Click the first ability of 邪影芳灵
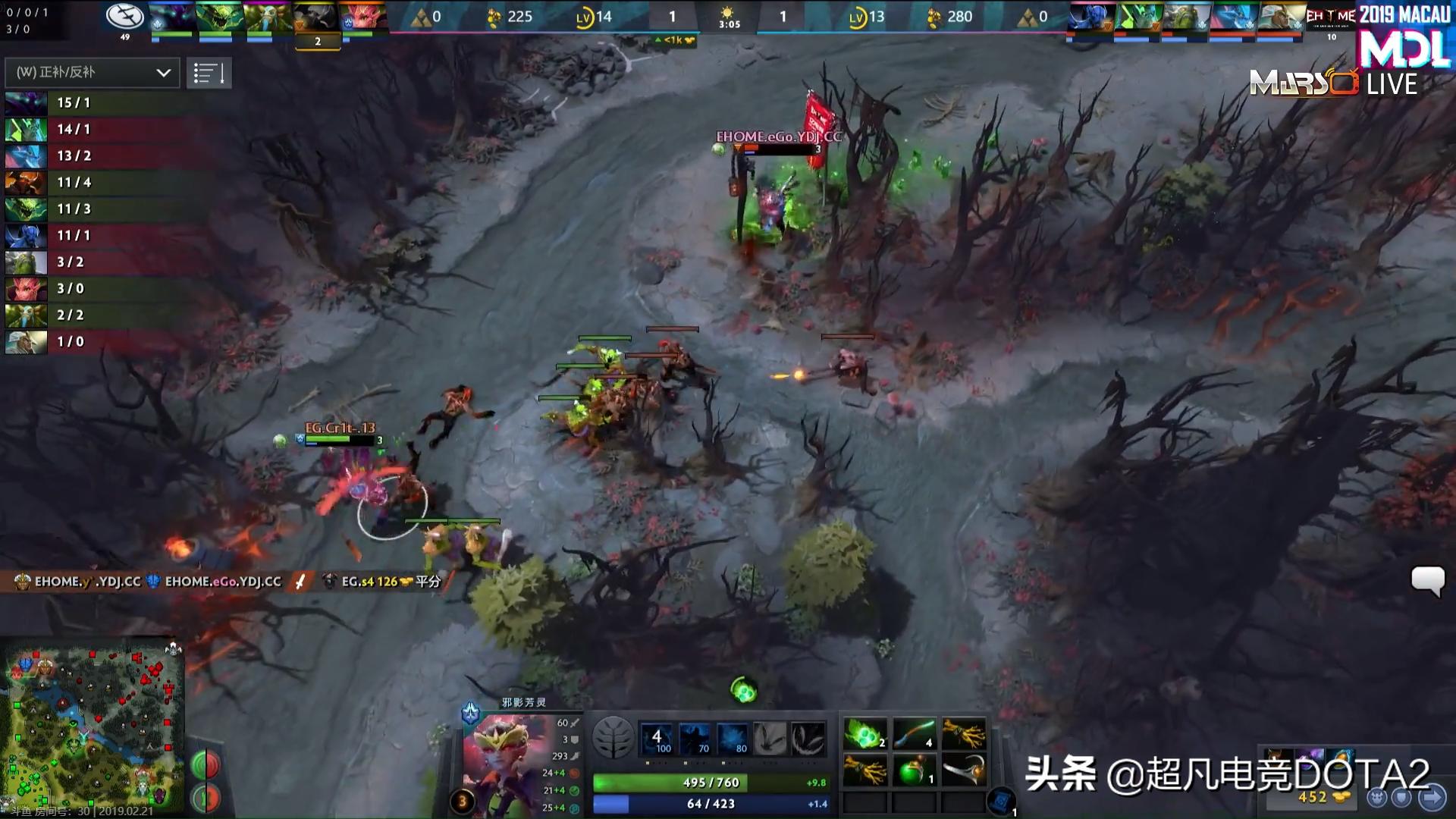Viewport: 1456px width, 819px height. [659, 737]
